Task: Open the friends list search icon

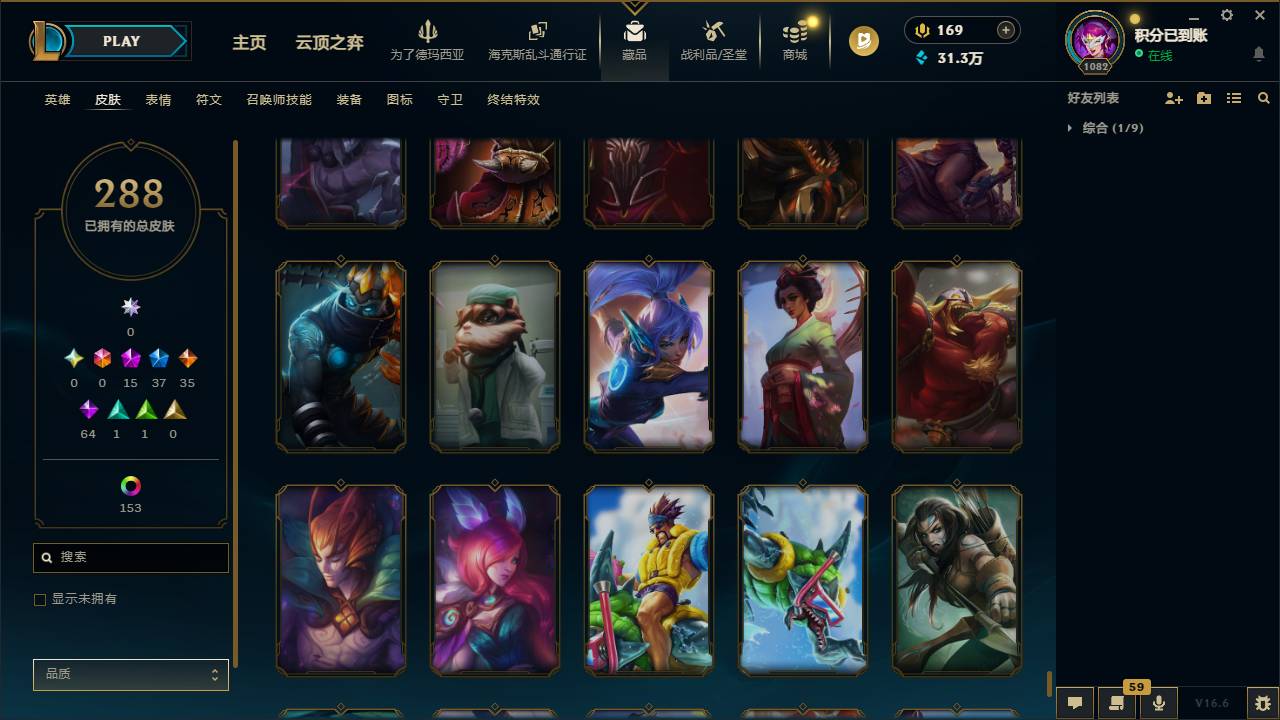Action: [1264, 98]
